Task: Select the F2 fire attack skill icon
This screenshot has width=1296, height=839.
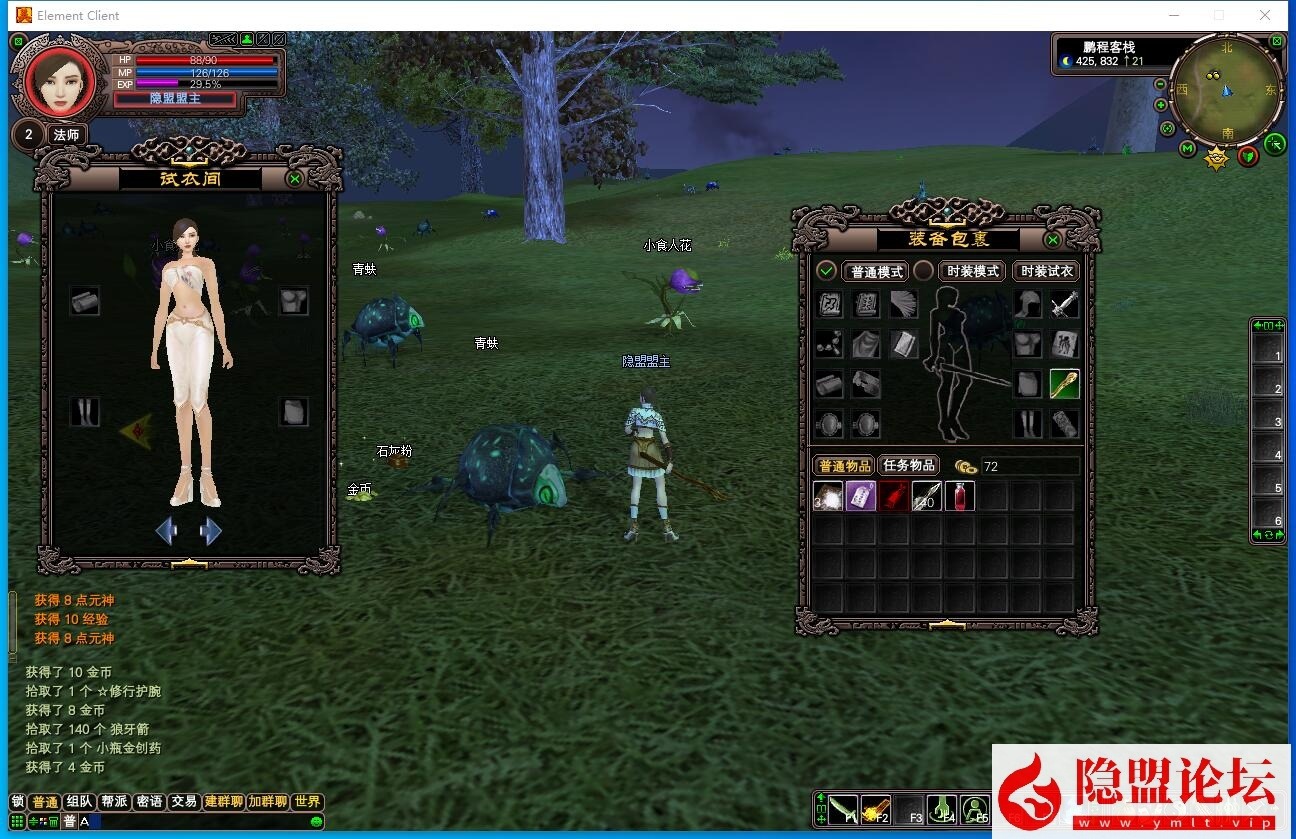Action: (x=877, y=808)
